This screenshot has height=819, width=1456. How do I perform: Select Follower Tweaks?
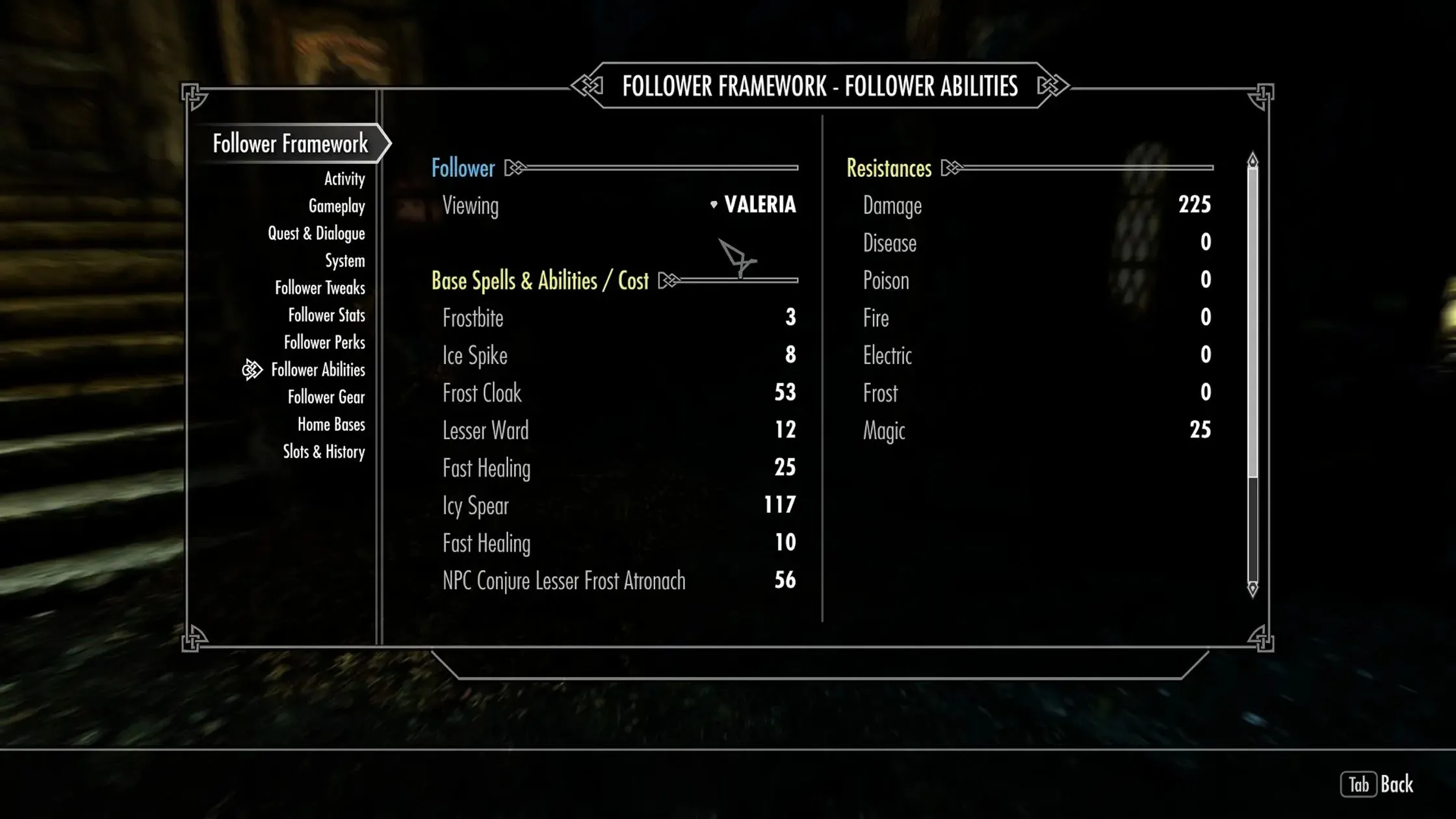click(x=321, y=288)
